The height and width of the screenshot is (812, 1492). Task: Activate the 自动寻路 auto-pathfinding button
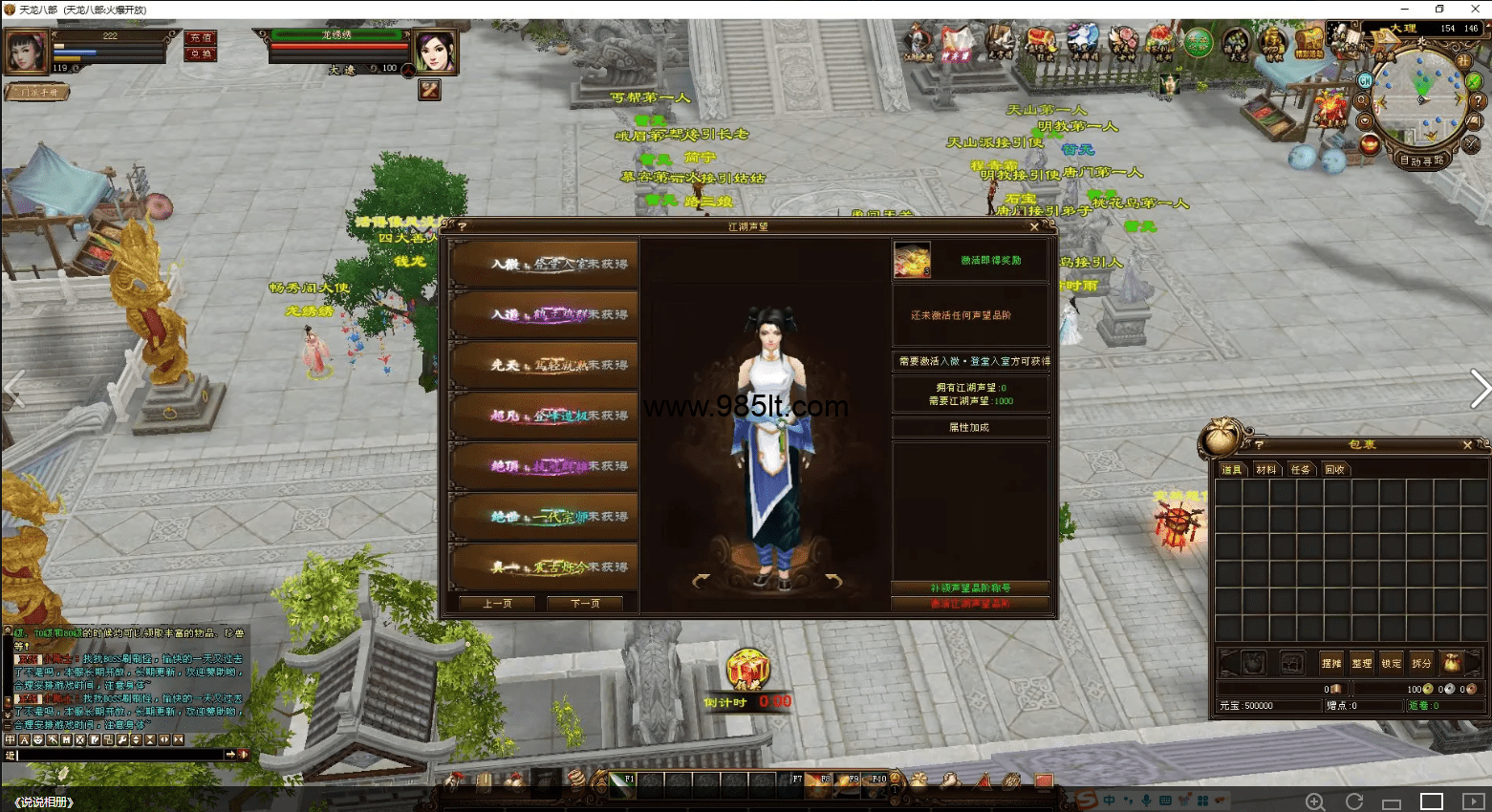(x=1421, y=160)
